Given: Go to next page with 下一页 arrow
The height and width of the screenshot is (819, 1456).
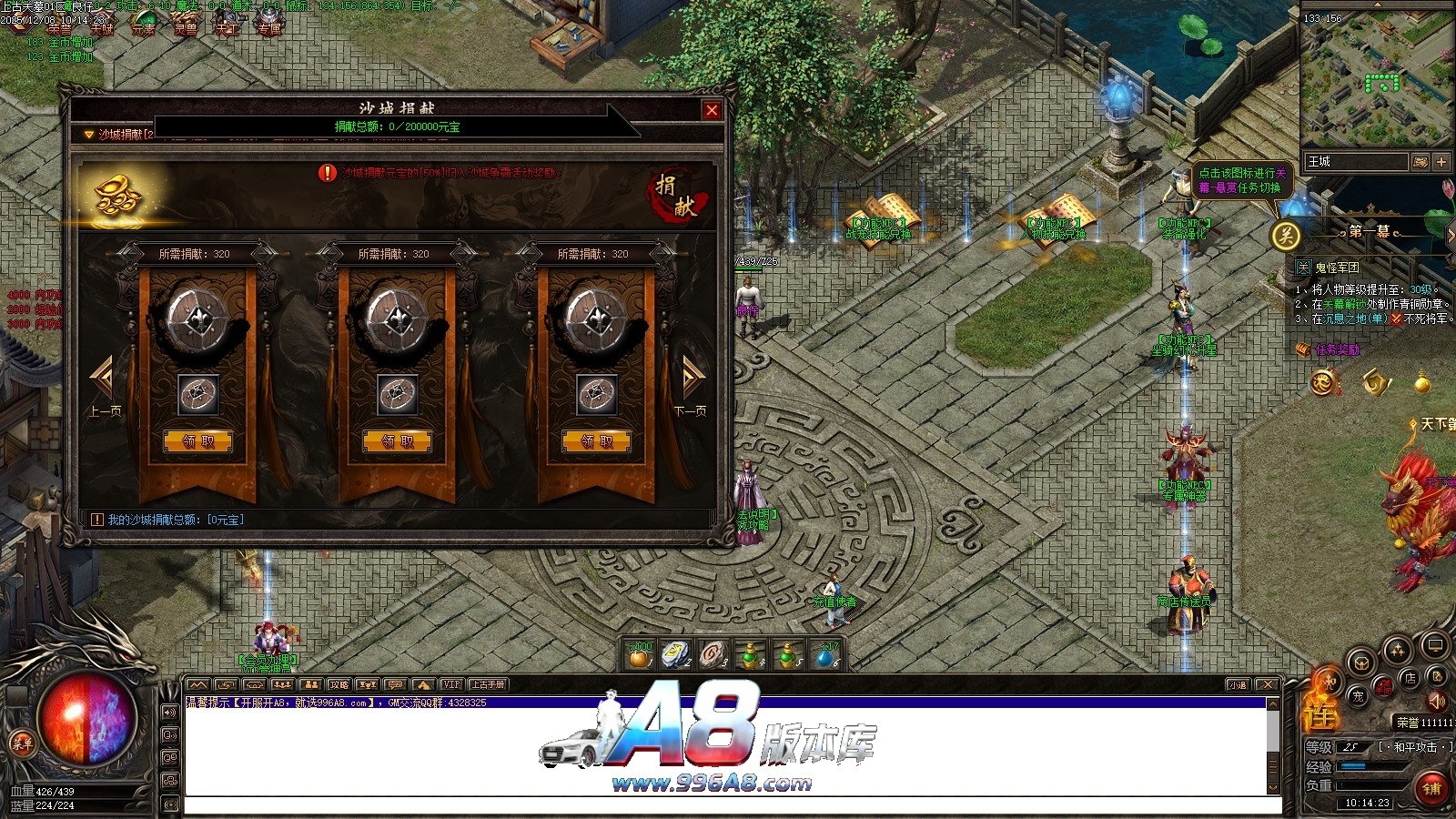Looking at the screenshot, I should click(692, 379).
